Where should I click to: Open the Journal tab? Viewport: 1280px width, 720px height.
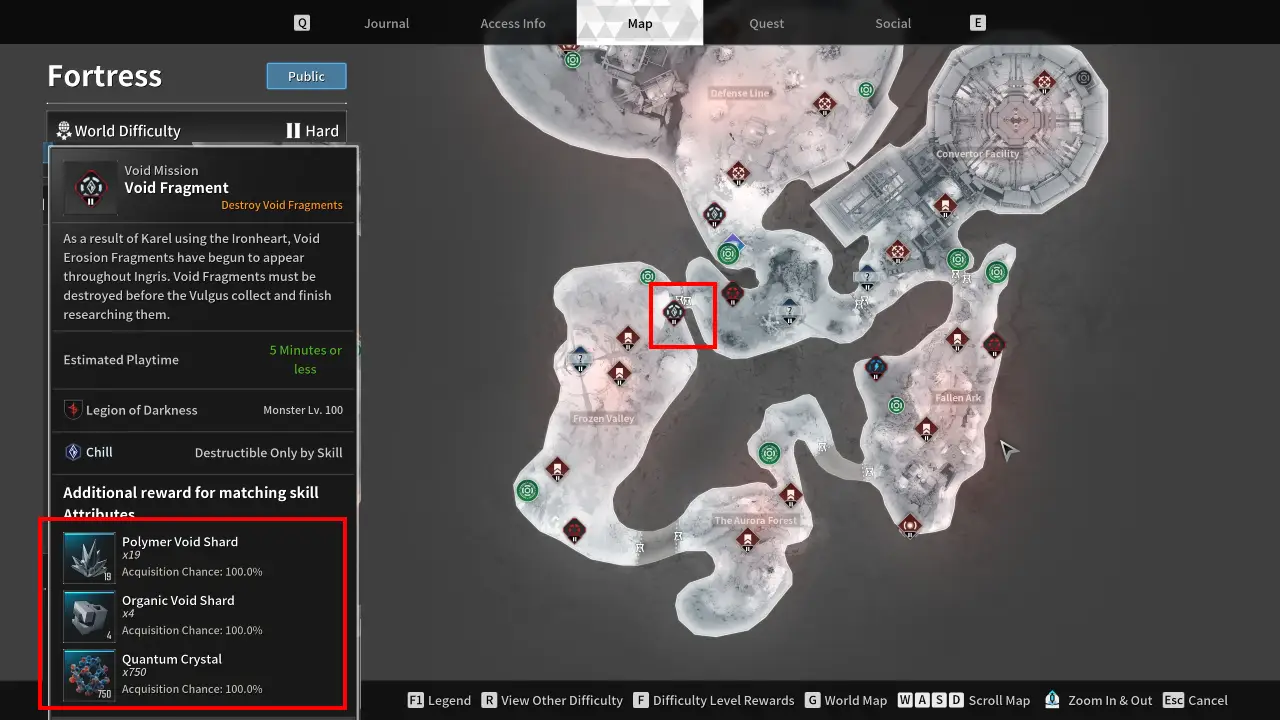tap(386, 23)
